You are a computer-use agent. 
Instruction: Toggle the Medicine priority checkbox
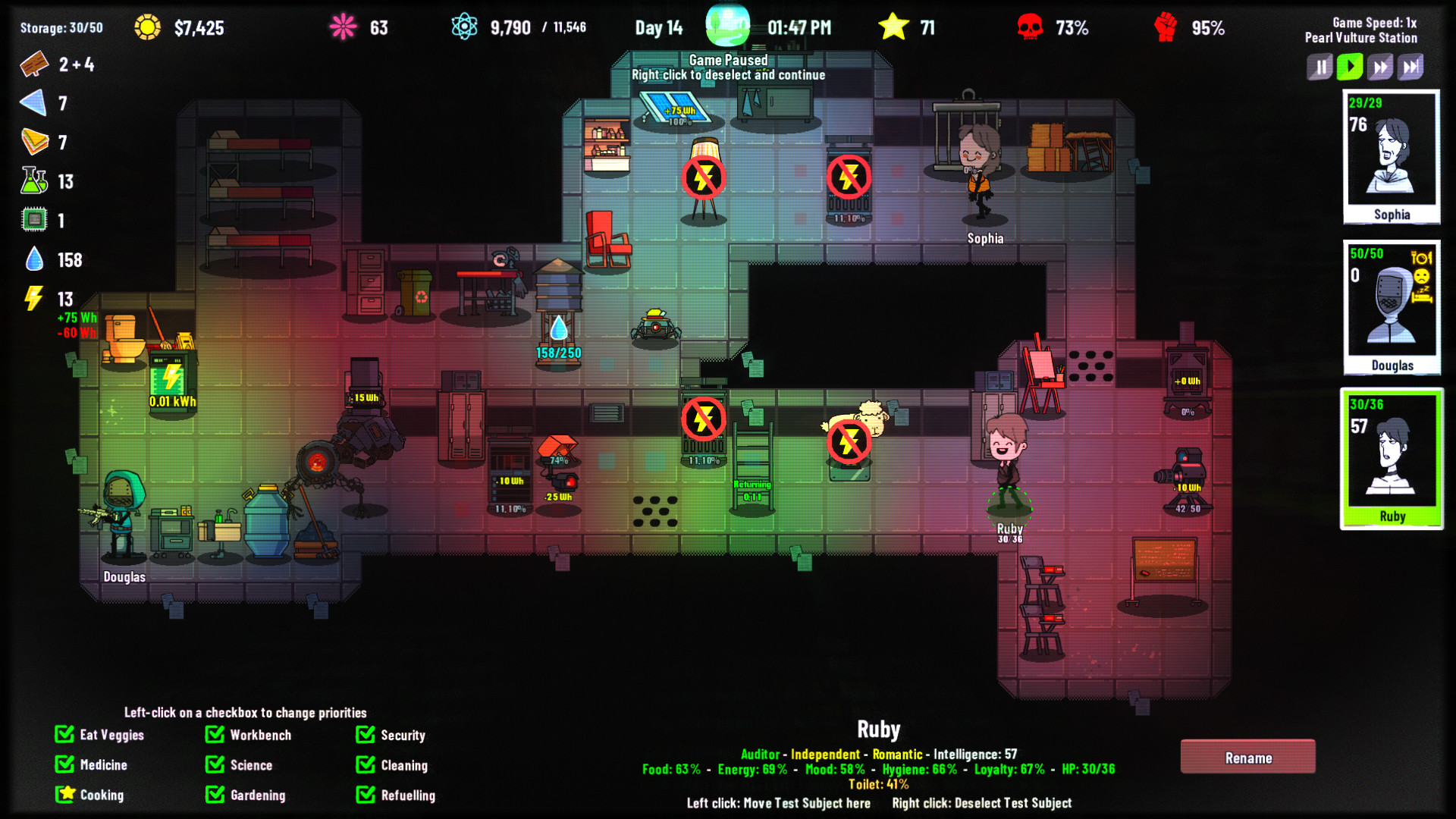click(x=64, y=764)
